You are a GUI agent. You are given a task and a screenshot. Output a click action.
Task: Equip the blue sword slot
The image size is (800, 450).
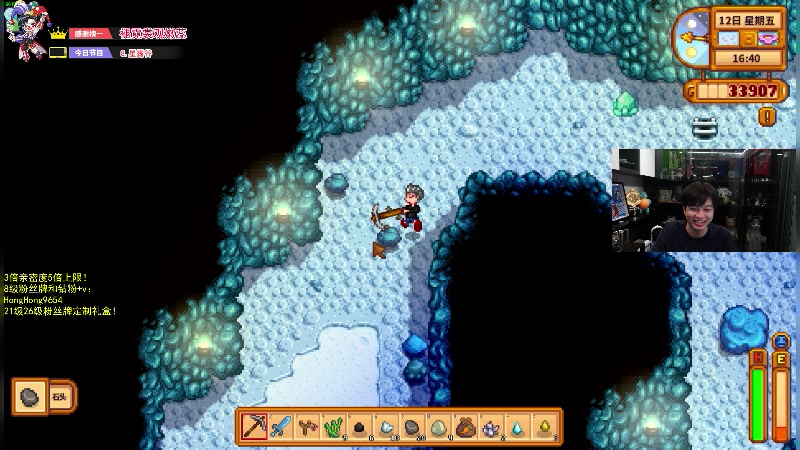click(281, 427)
